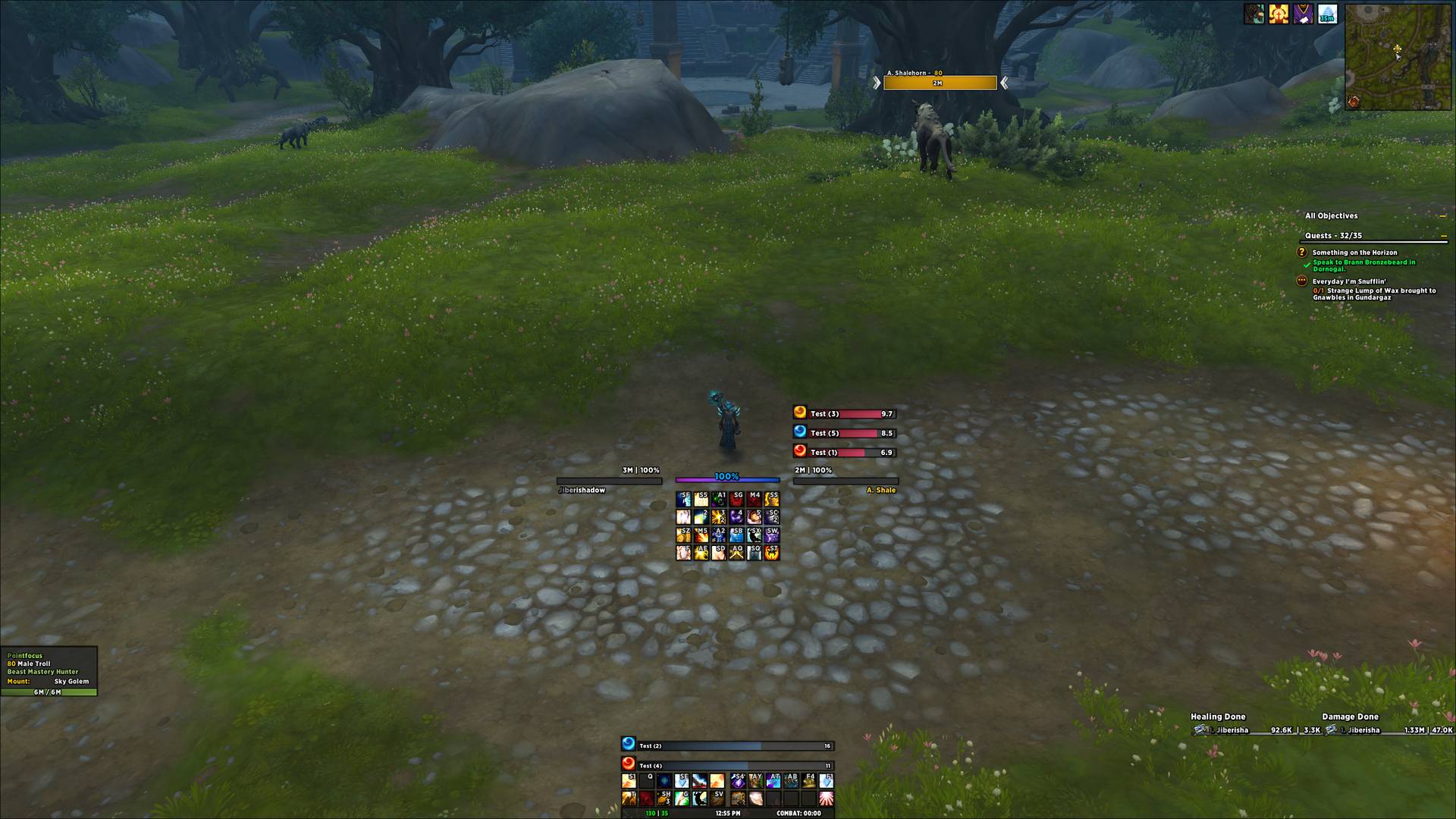This screenshot has width=1456, height=819.
Task: Activate the green ability bound to G
Action: click(x=683, y=798)
